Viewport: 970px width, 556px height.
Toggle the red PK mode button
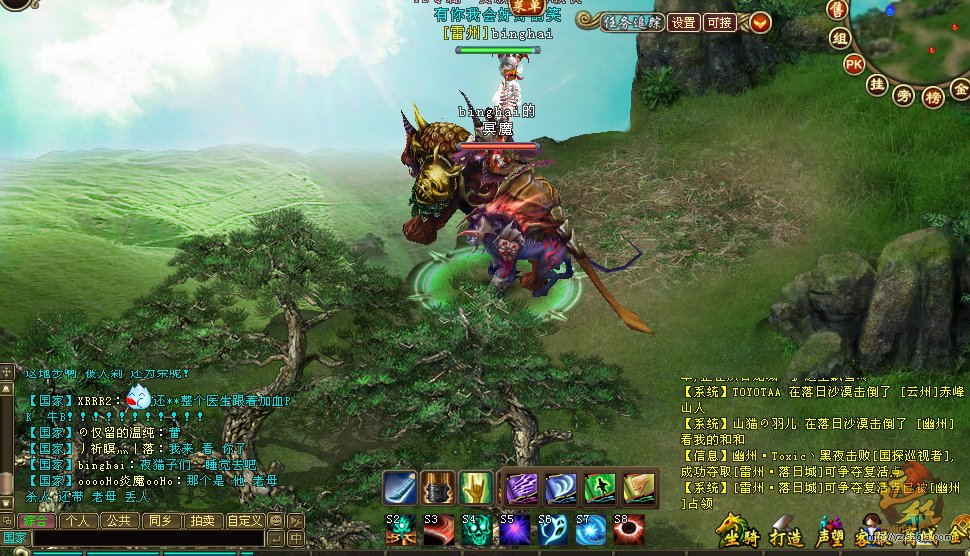[x=853, y=64]
